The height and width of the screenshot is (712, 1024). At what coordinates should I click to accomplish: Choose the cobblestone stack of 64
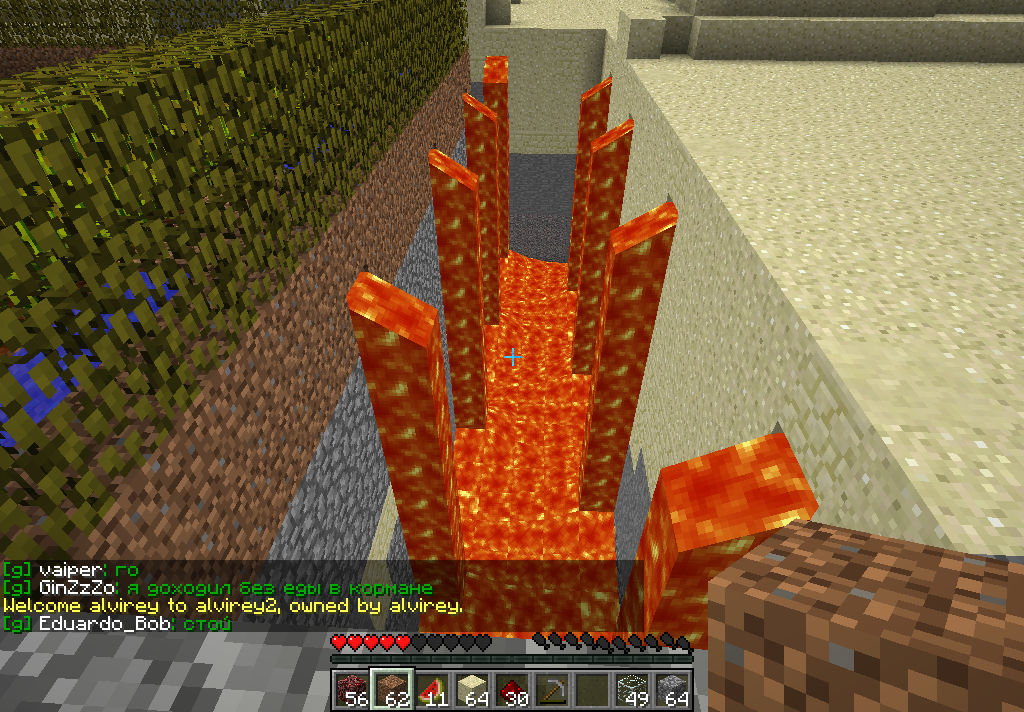[x=671, y=690]
